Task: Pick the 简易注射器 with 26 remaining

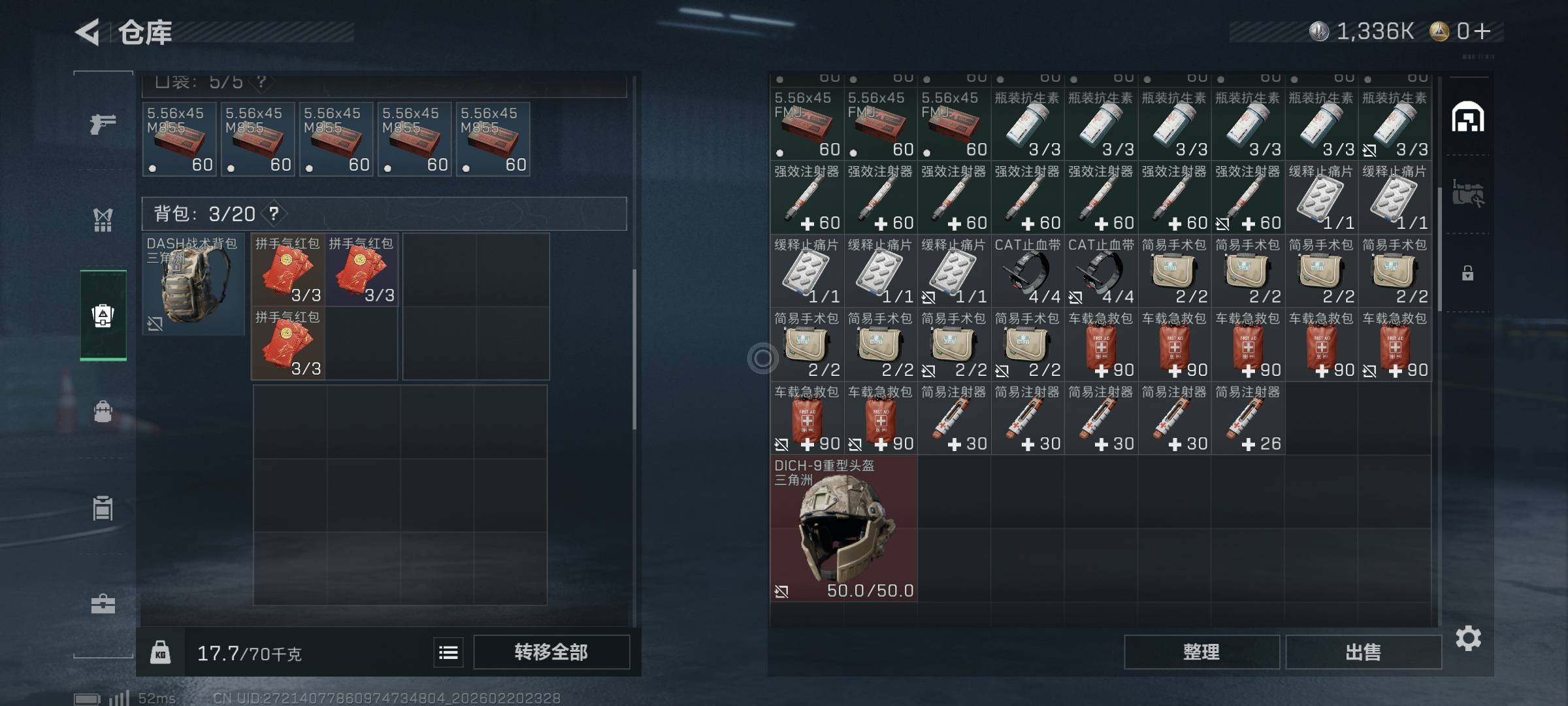Action: [1247, 418]
